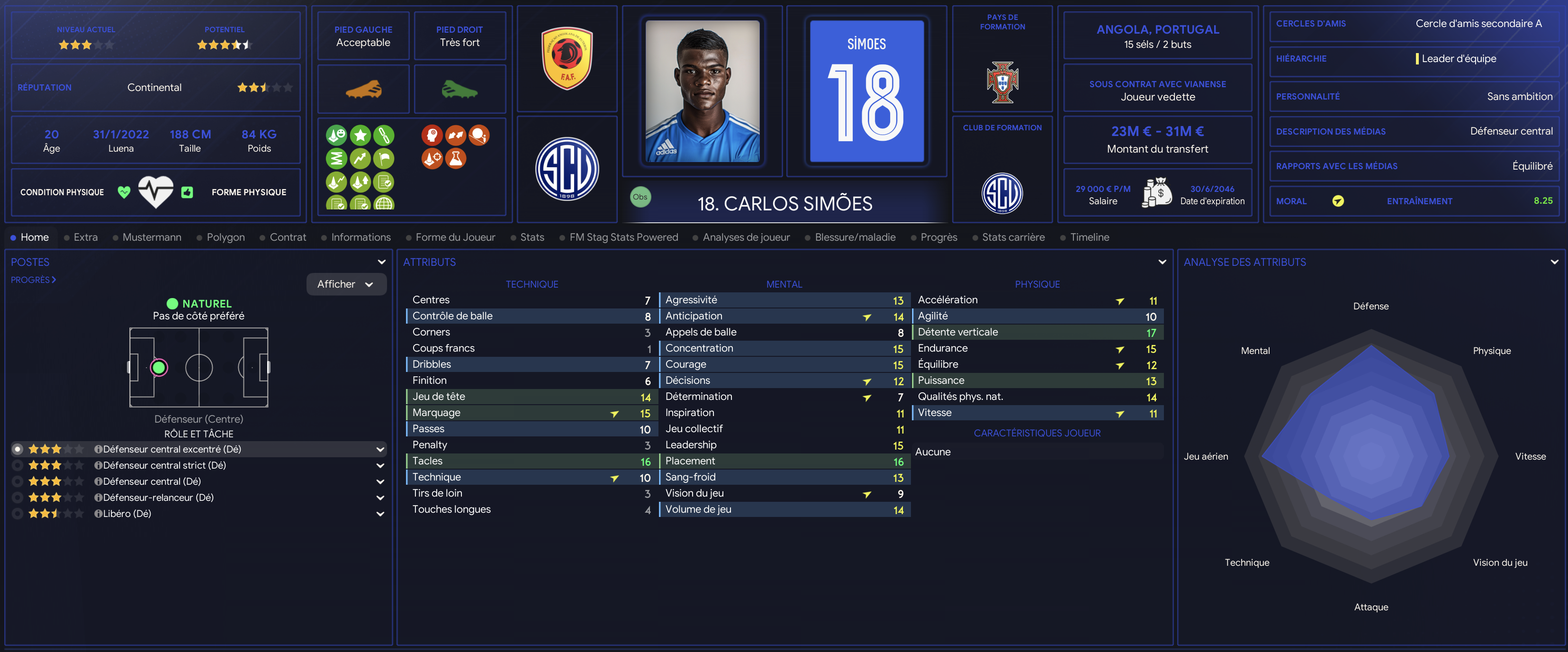Open the Forme du Joueur tab

[x=455, y=237]
